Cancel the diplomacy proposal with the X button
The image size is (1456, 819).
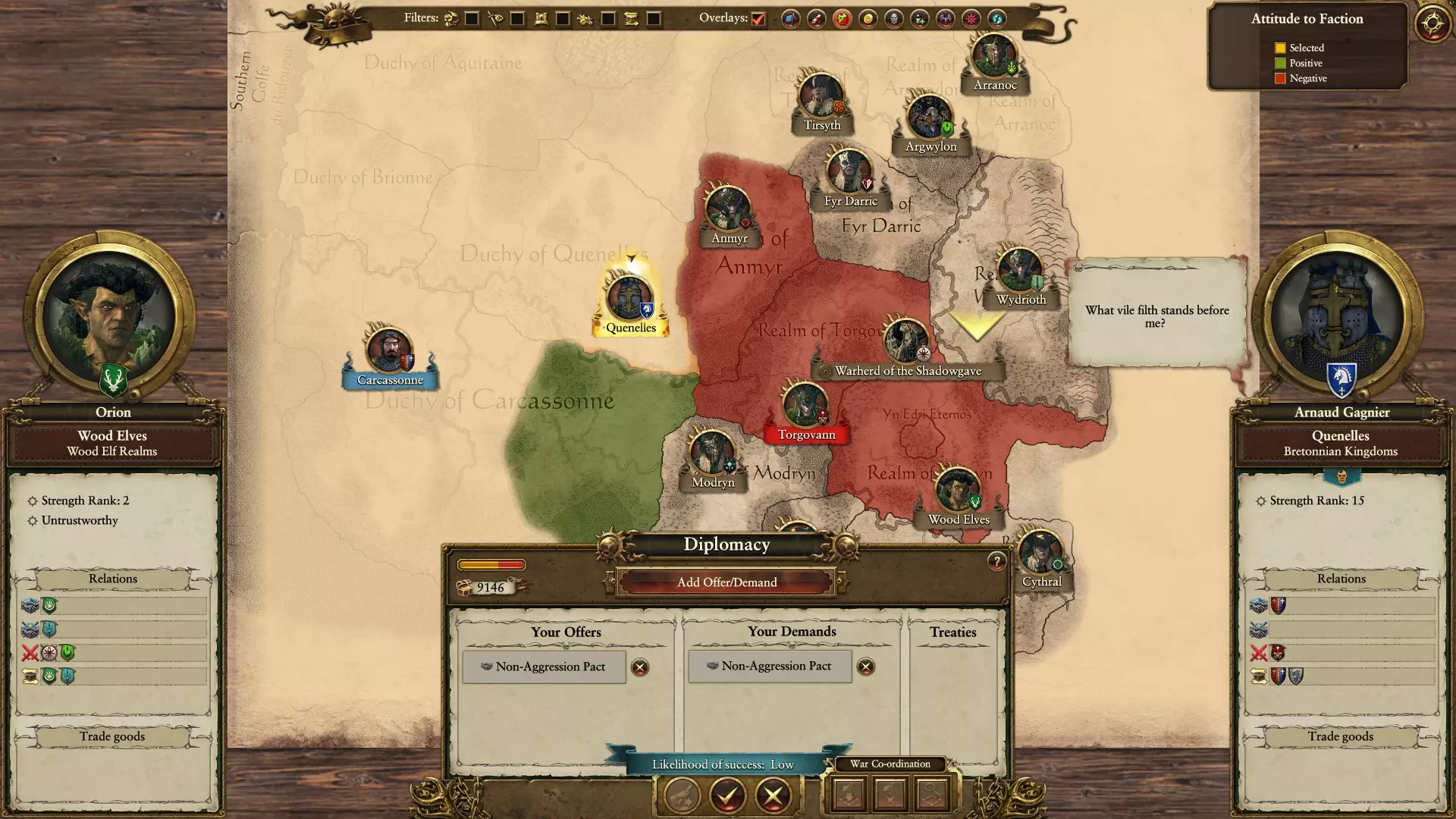(773, 795)
